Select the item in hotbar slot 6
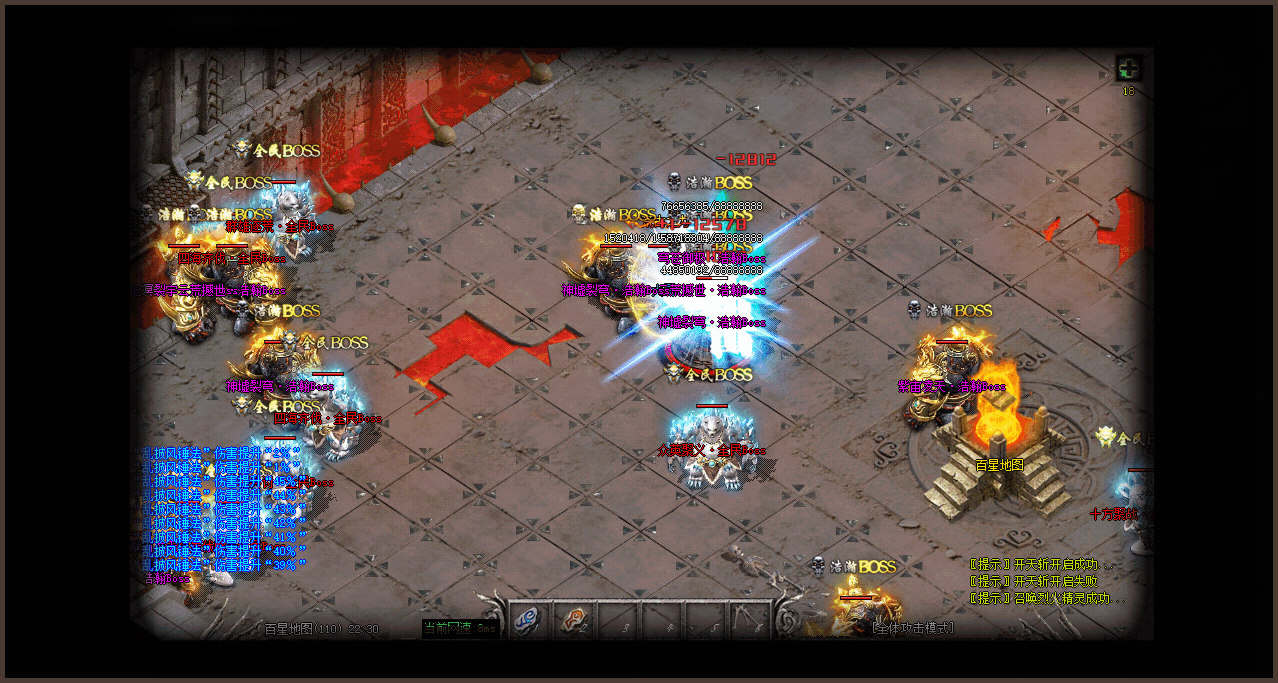 click(x=750, y=620)
